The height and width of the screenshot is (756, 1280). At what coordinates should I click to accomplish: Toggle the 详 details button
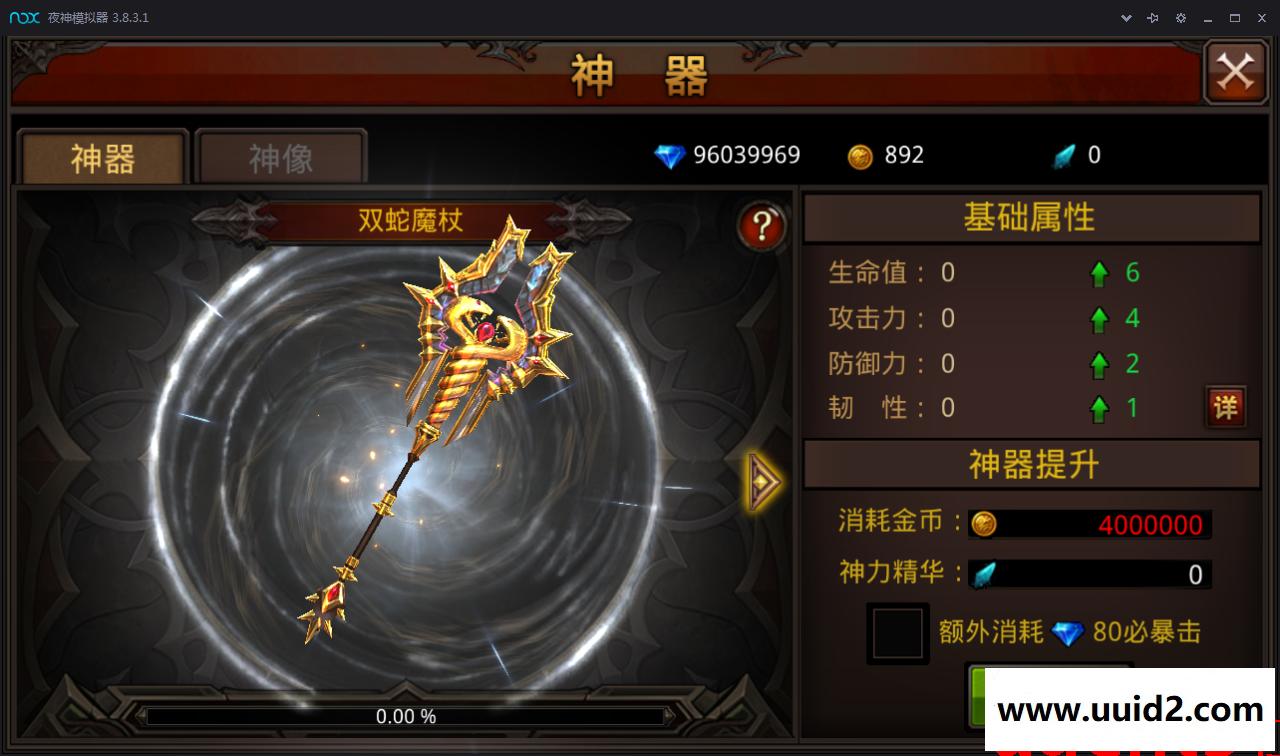(1225, 408)
